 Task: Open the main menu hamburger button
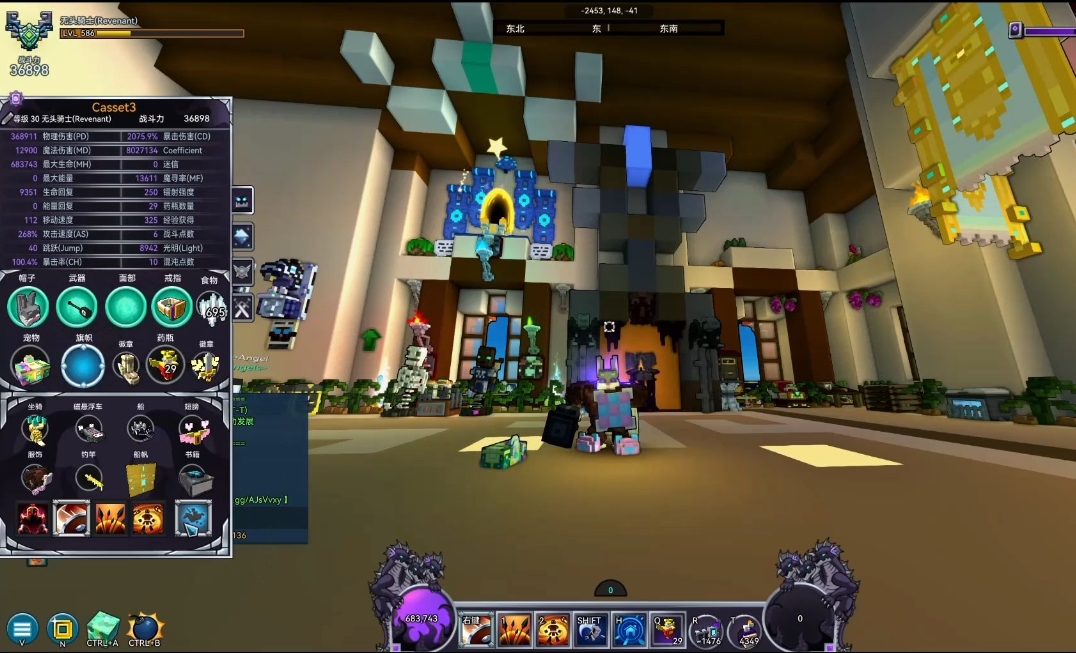(22, 629)
